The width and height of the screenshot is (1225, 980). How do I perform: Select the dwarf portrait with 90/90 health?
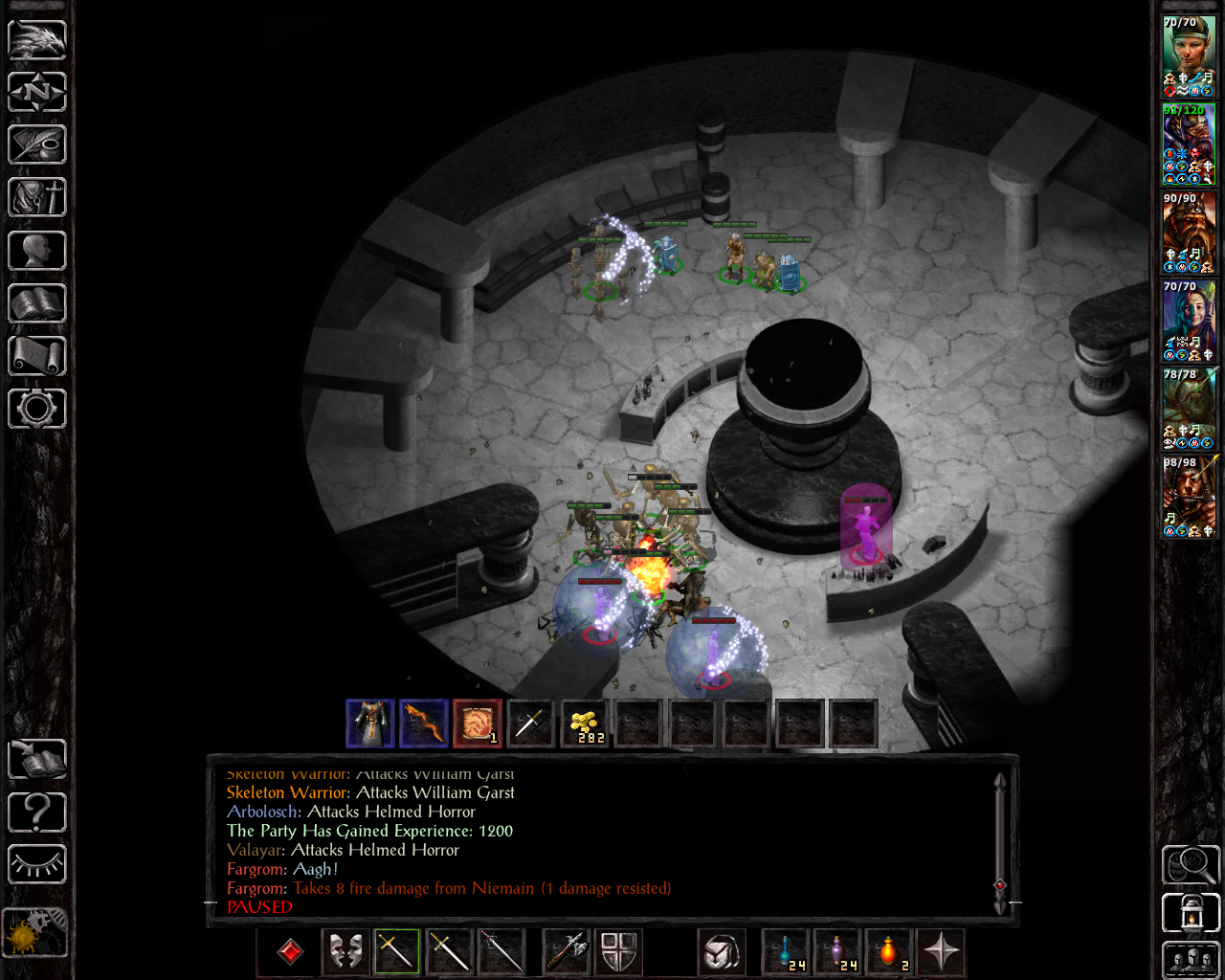coord(1188,233)
